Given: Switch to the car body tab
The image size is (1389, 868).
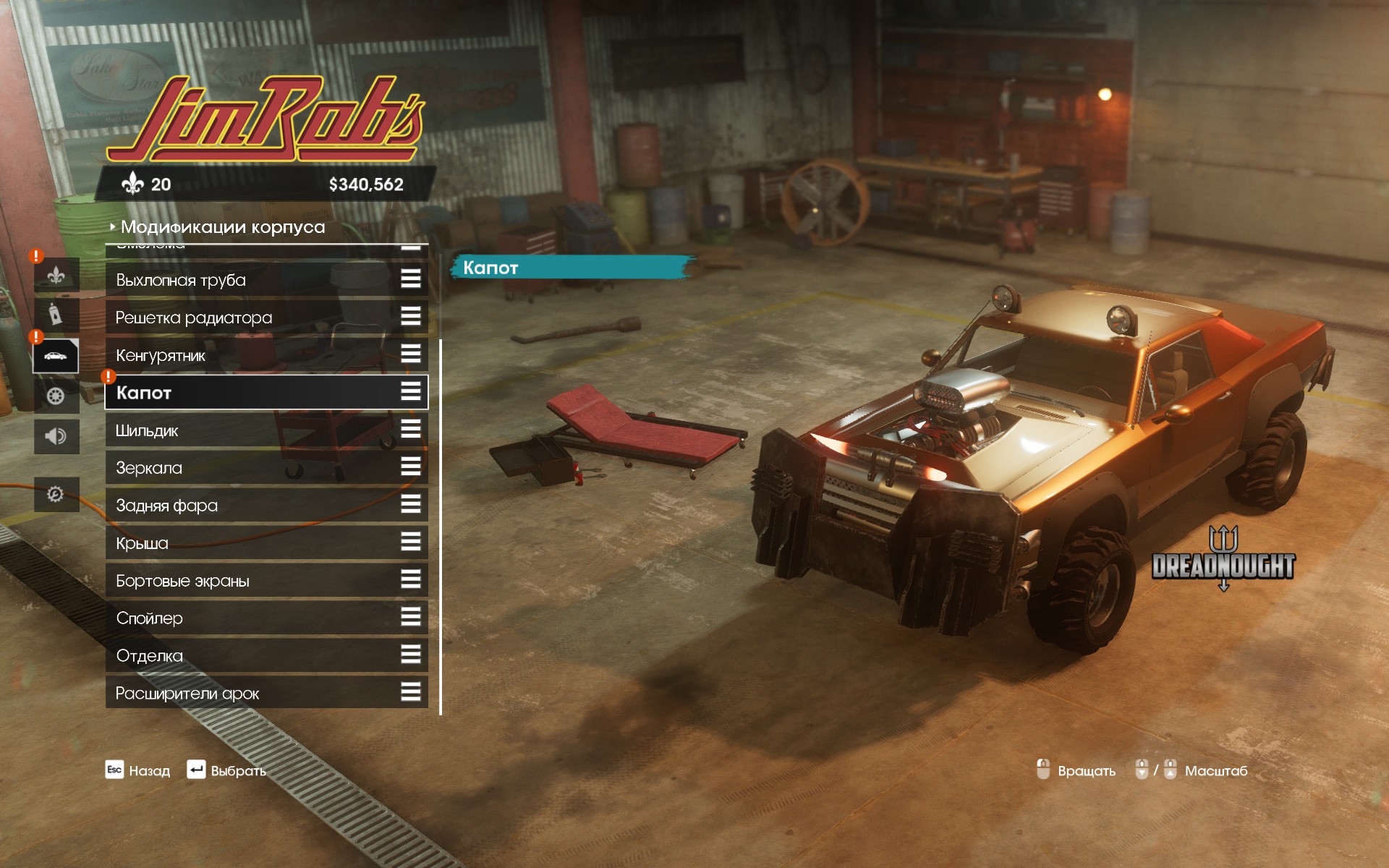Looking at the screenshot, I should click(x=56, y=356).
